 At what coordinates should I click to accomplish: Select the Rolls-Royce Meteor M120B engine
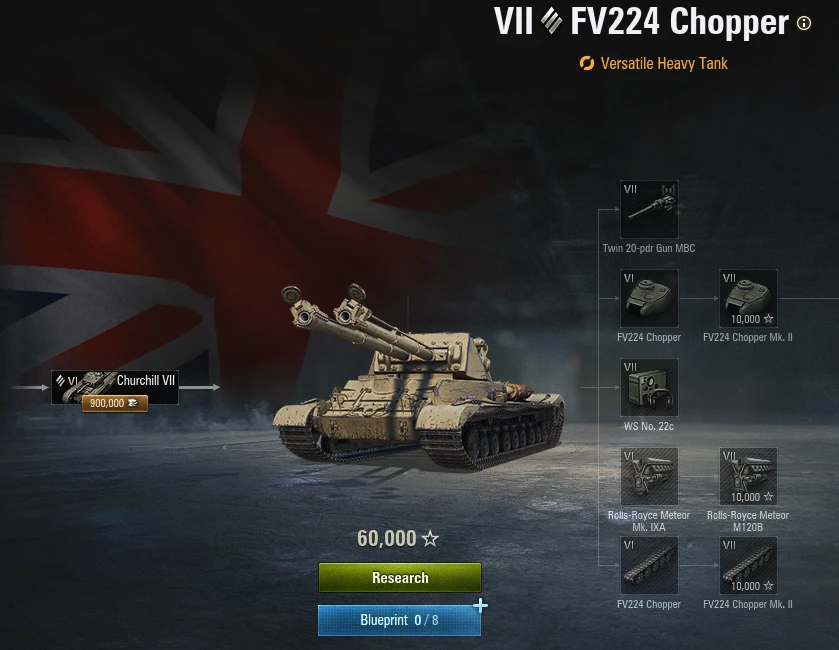click(748, 476)
